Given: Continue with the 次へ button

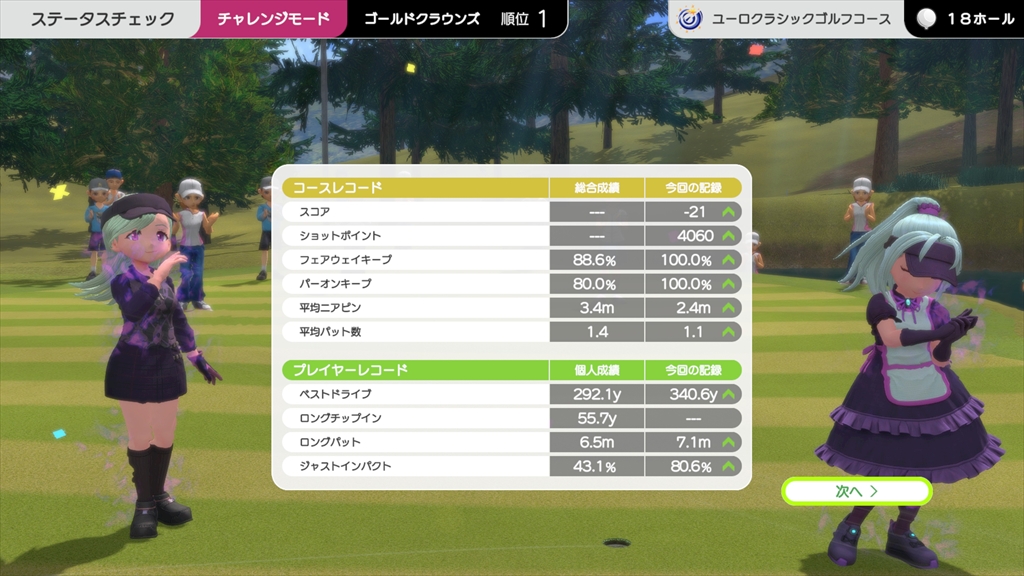Looking at the screenshot, I should click(857, 491).
